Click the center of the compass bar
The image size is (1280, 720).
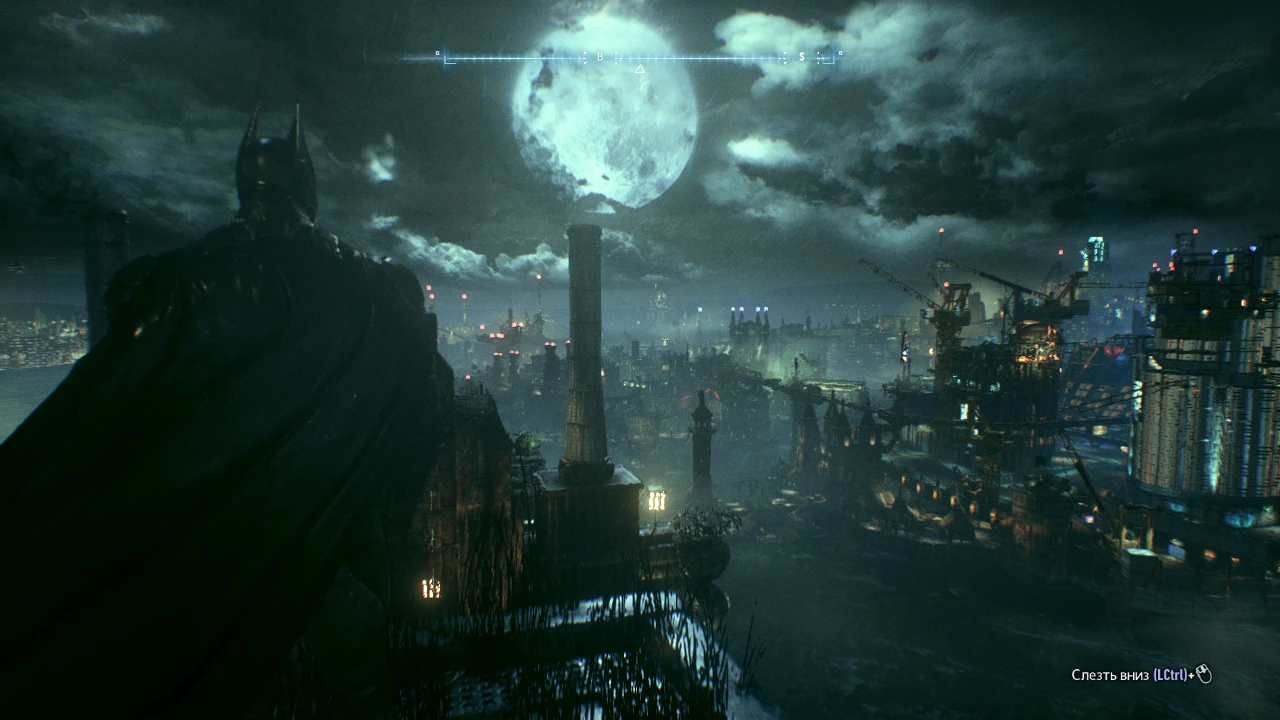click(638, 56)
